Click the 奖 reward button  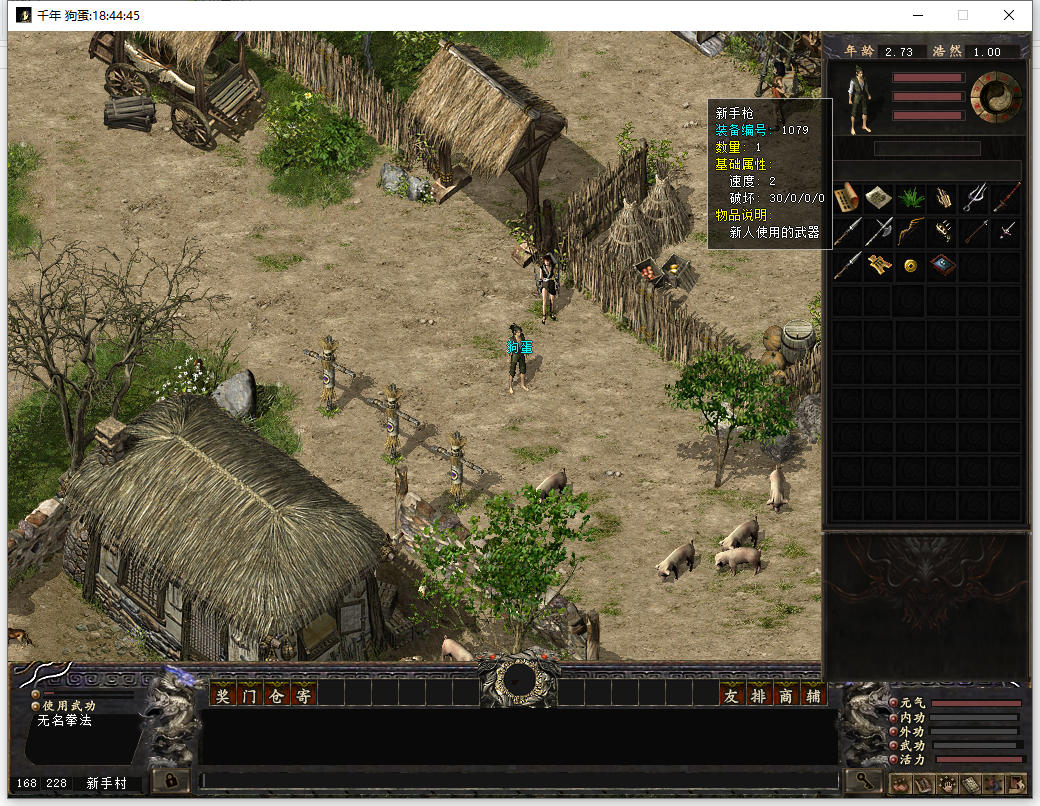222,695
